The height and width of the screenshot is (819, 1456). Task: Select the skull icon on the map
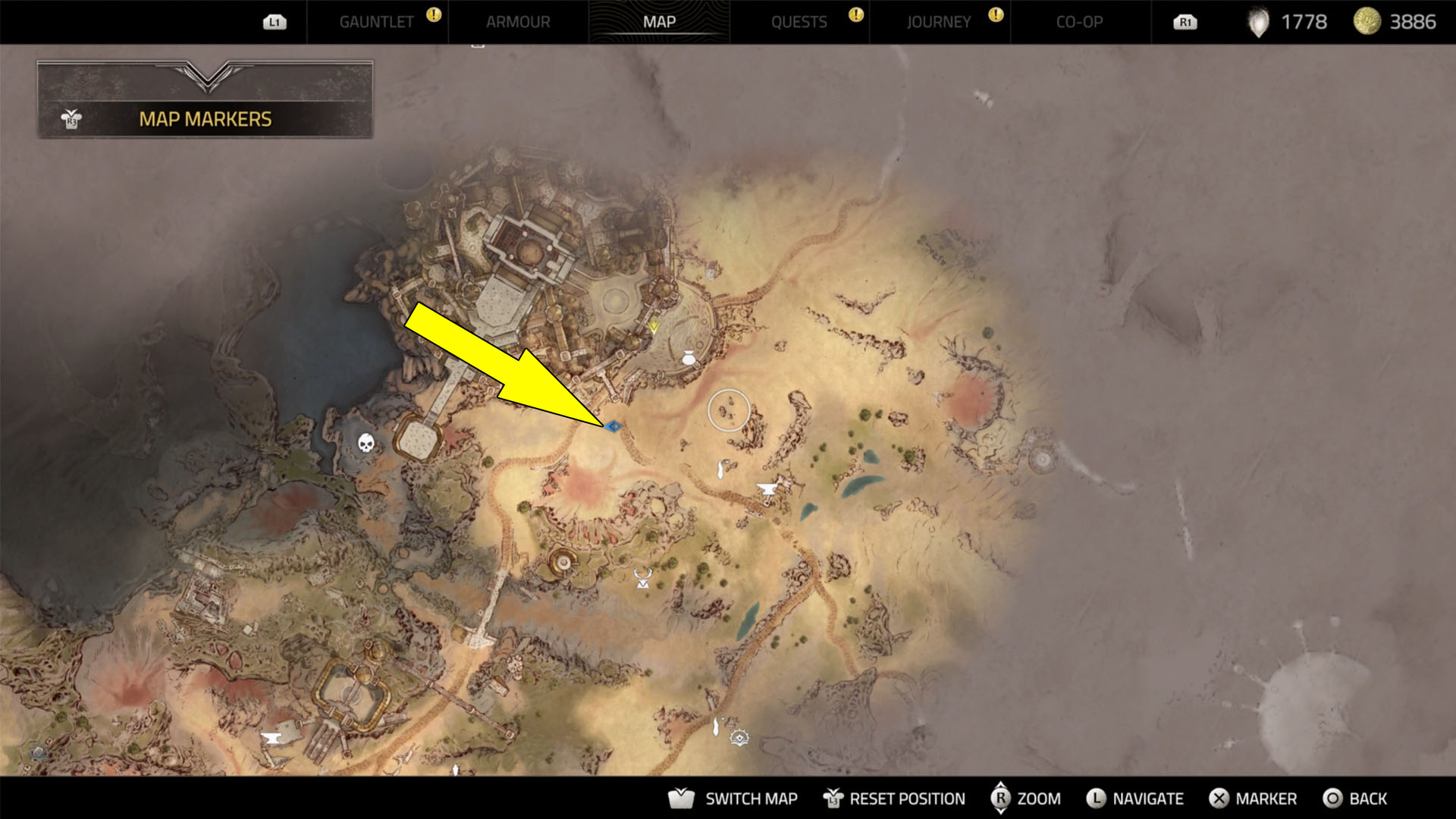(366, 441)
